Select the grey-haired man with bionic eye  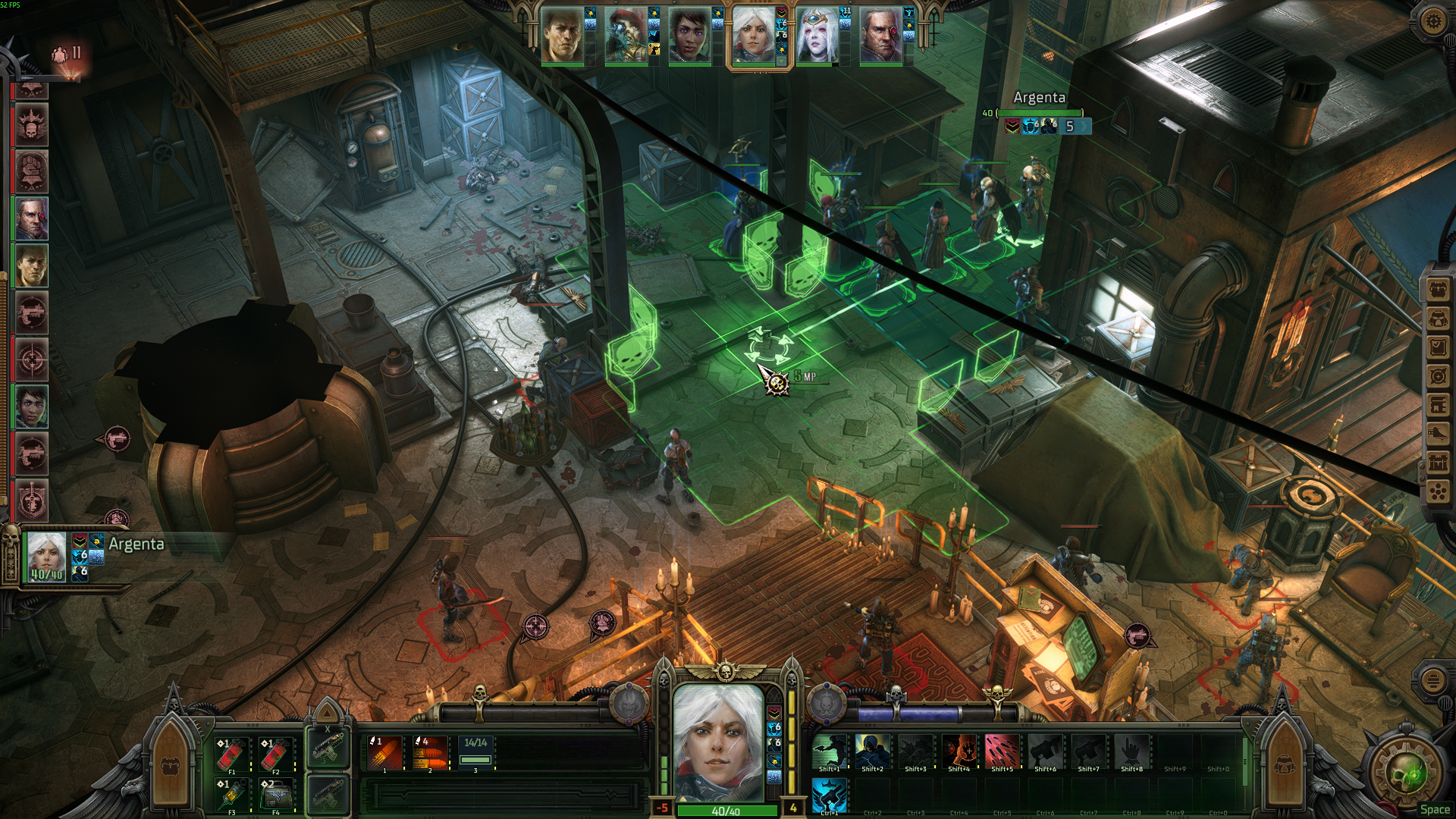[880, 36]
